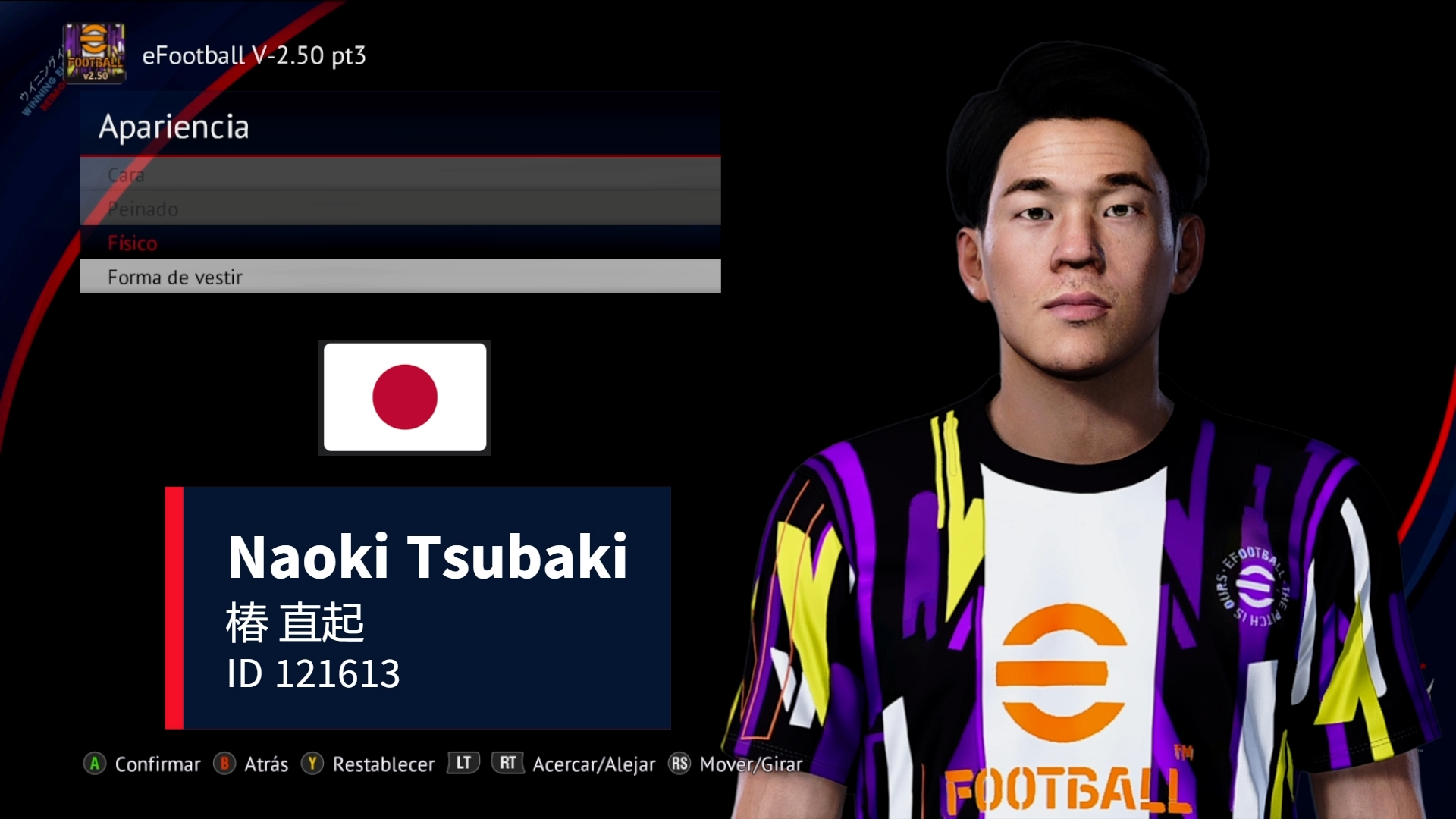The width and height of the screenshot is (1456, 819).
Task: Click the RS Mover/Girar stick icon
Action: pyautogui.click(x=679, y=764)
